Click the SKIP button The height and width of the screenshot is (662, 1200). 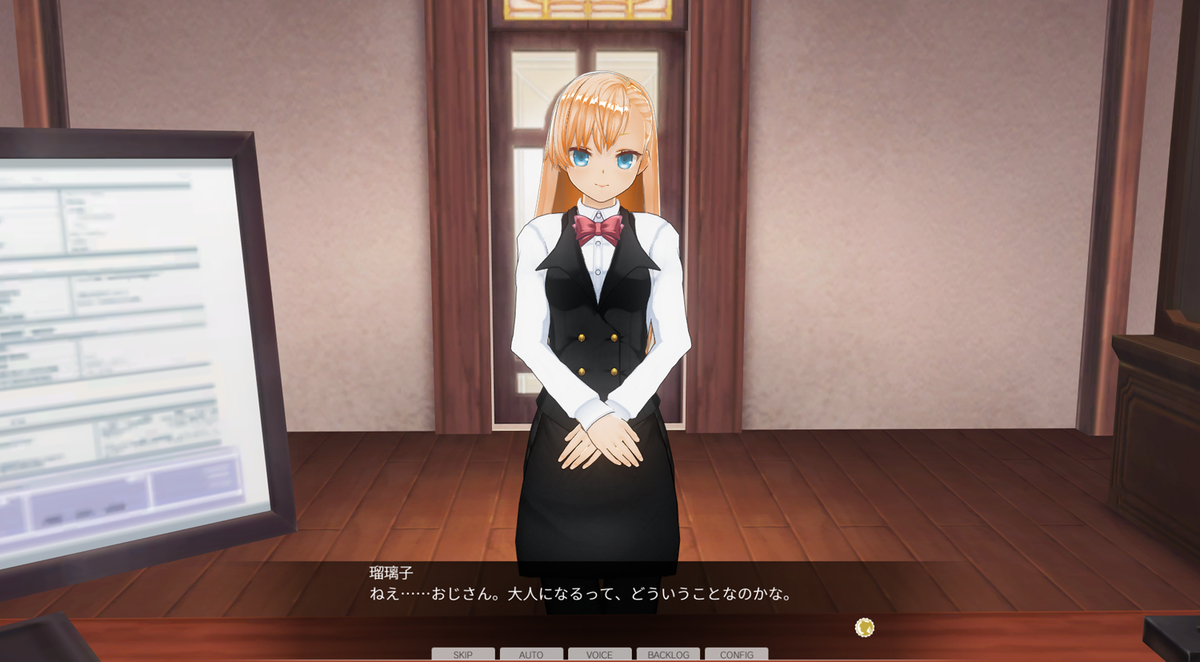click(462, 655)
